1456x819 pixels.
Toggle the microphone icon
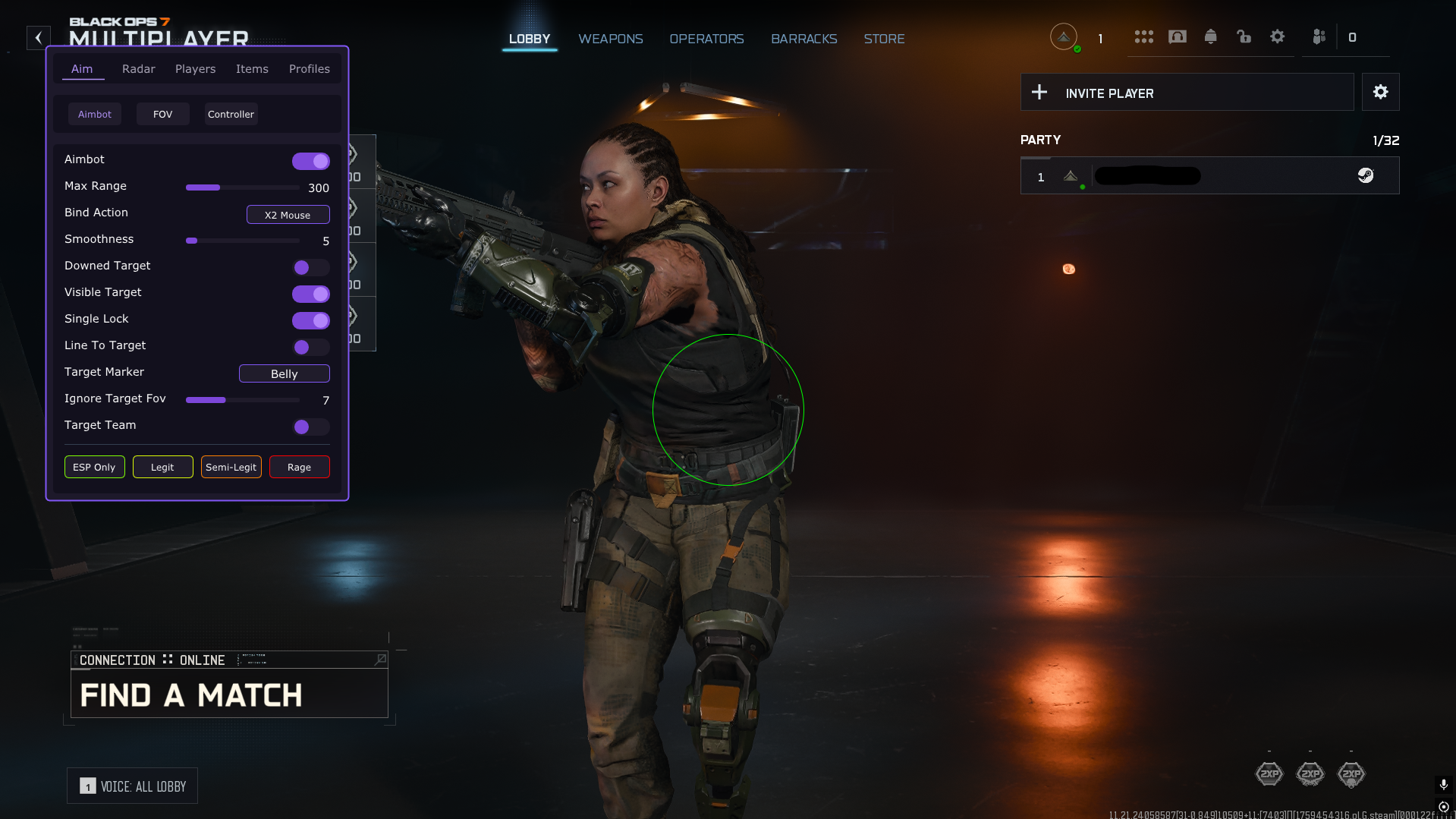[1443, 784]
